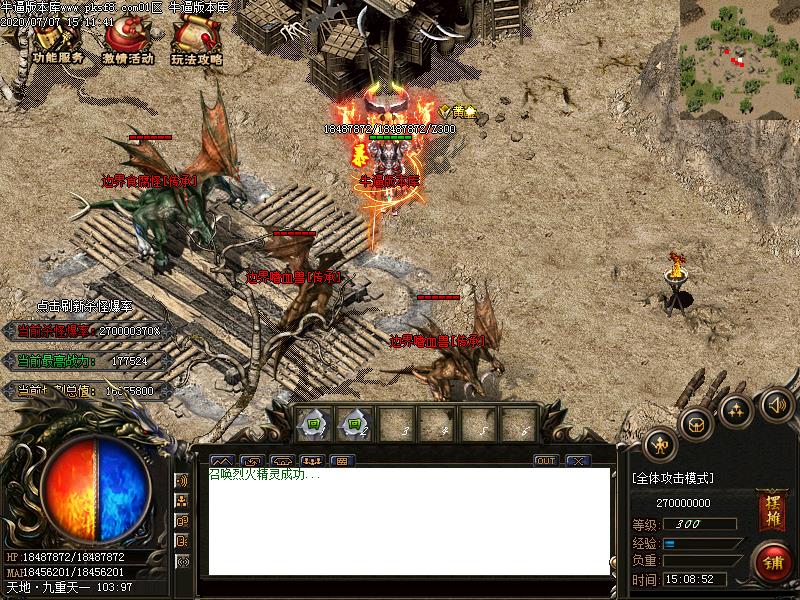Screen dimensions: 800x600
Task: Open the character warrior round icon
Action: pyautogui.click(x=660, y=444)
